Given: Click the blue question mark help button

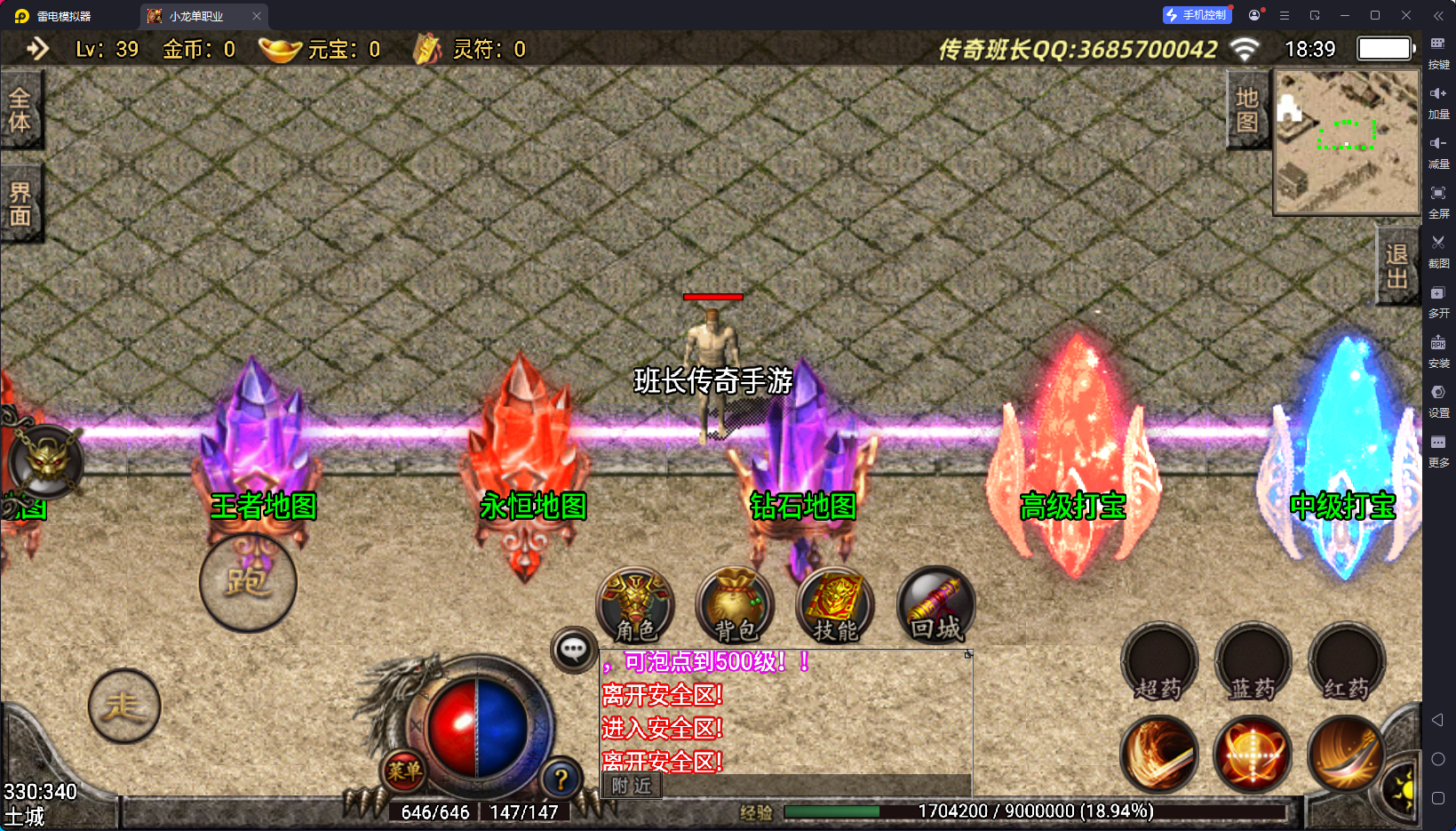Looking at the screenshot, I should pos(561,779).
